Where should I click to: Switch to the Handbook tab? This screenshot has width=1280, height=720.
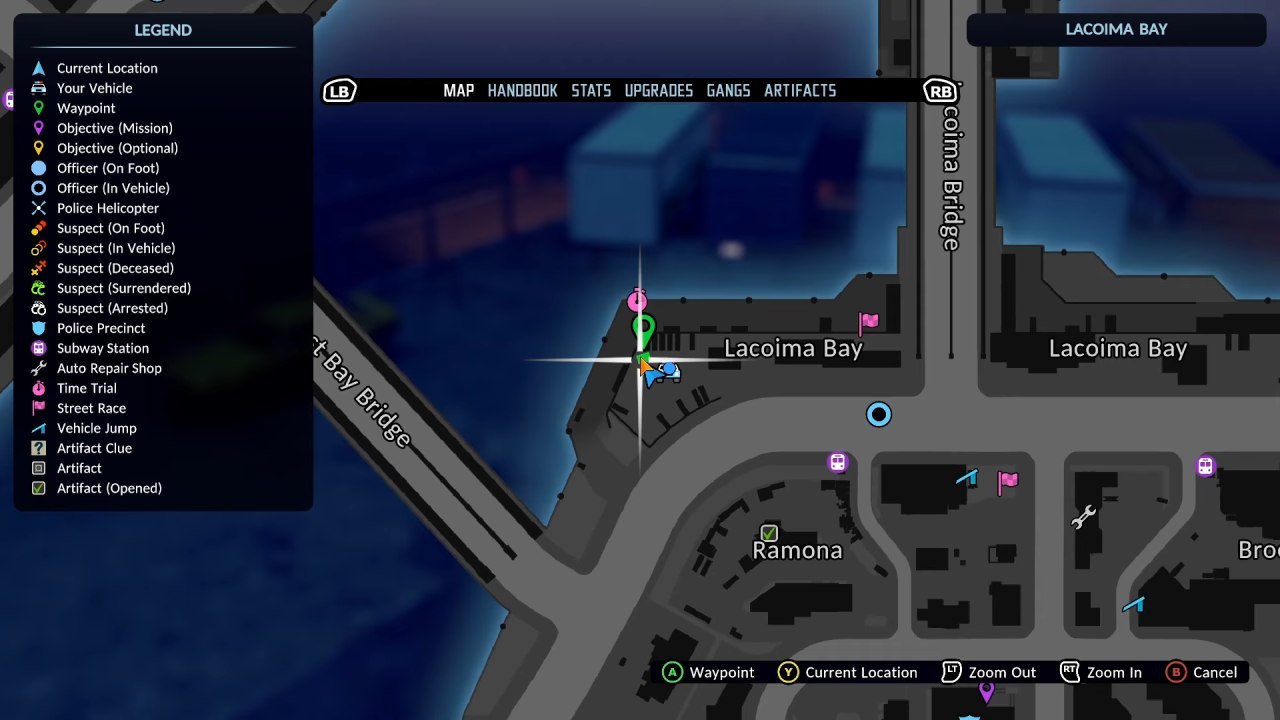pos(522,91)
